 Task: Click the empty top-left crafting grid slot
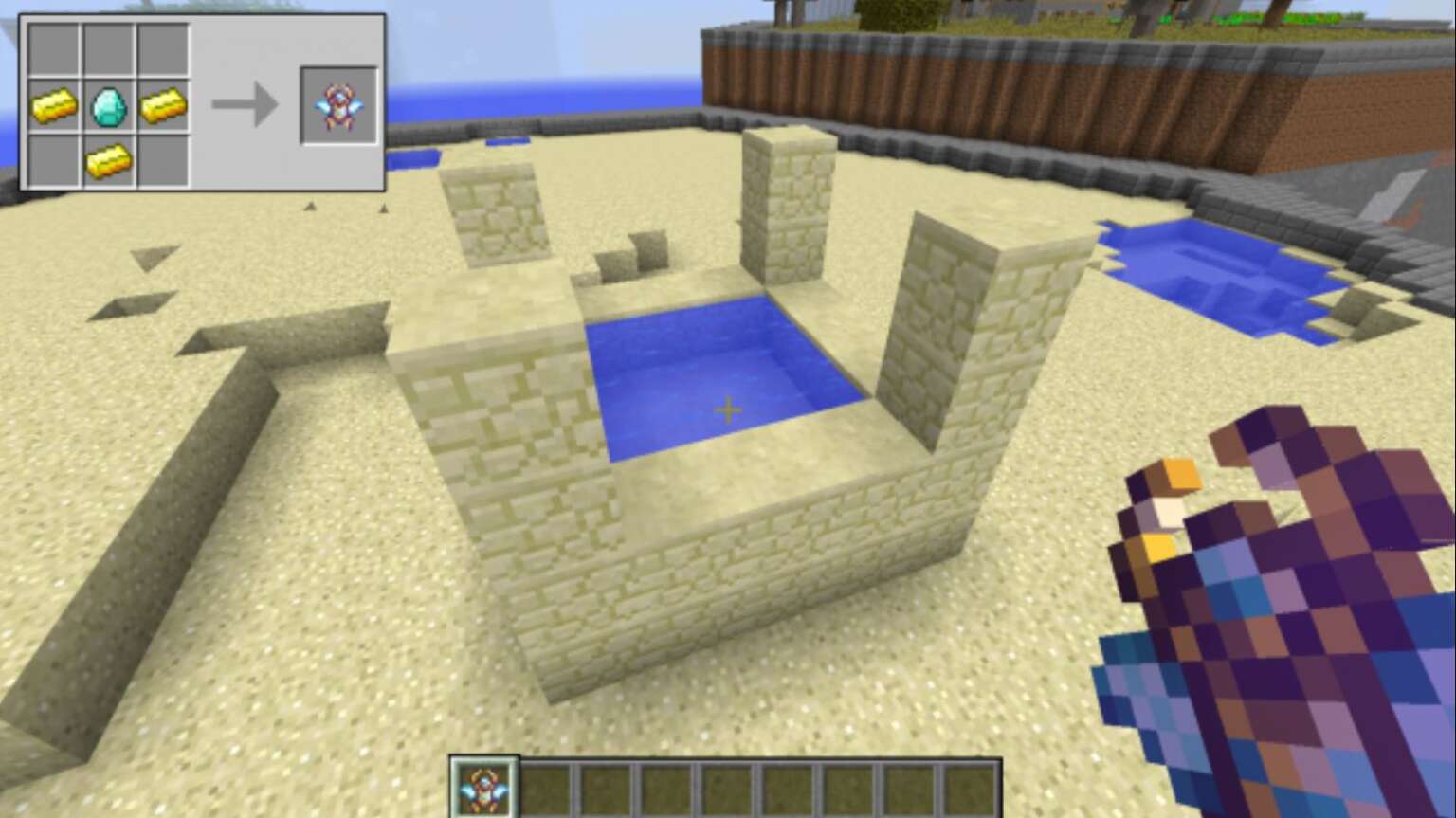click(x=55, y=50)
